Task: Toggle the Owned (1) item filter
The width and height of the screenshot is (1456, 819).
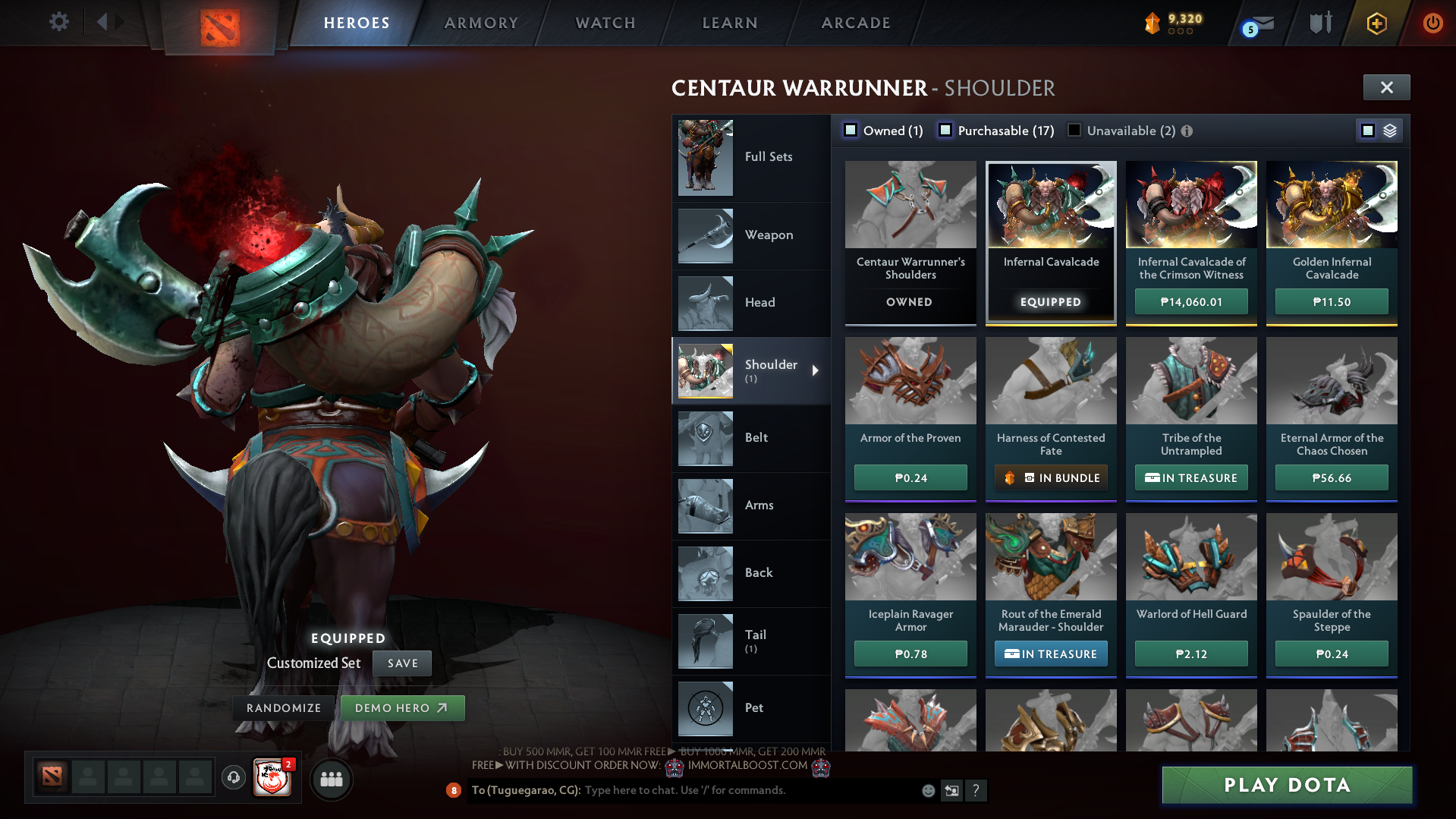Action: coord(851,131)
